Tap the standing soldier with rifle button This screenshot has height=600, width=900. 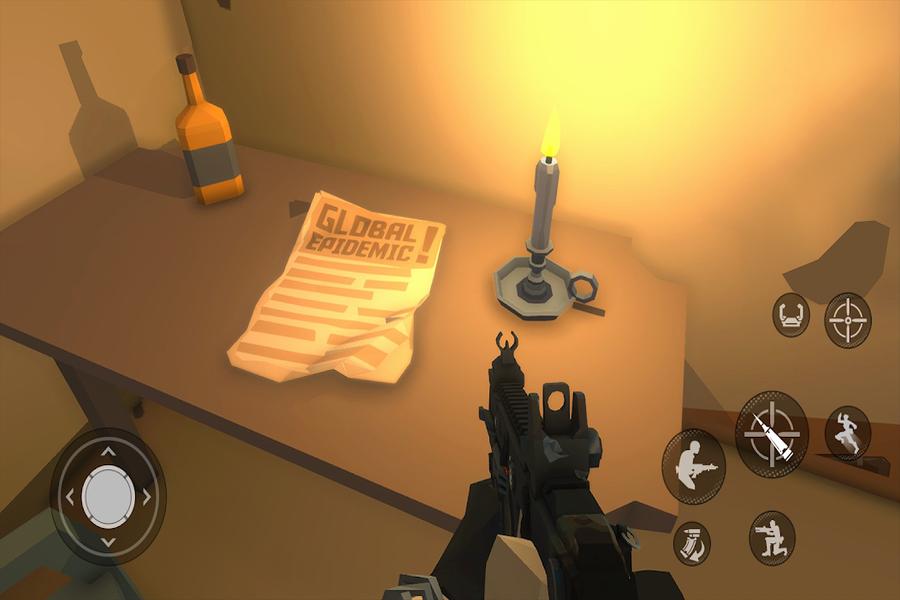point(693,466)
